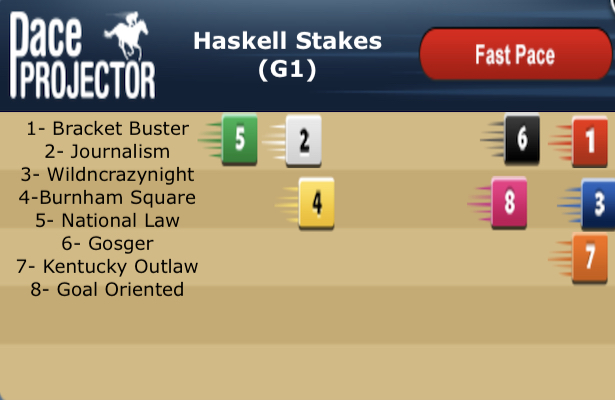The image size is (615, 400).
Task: Click the red Fast Pace button
Action: point(514,54)
